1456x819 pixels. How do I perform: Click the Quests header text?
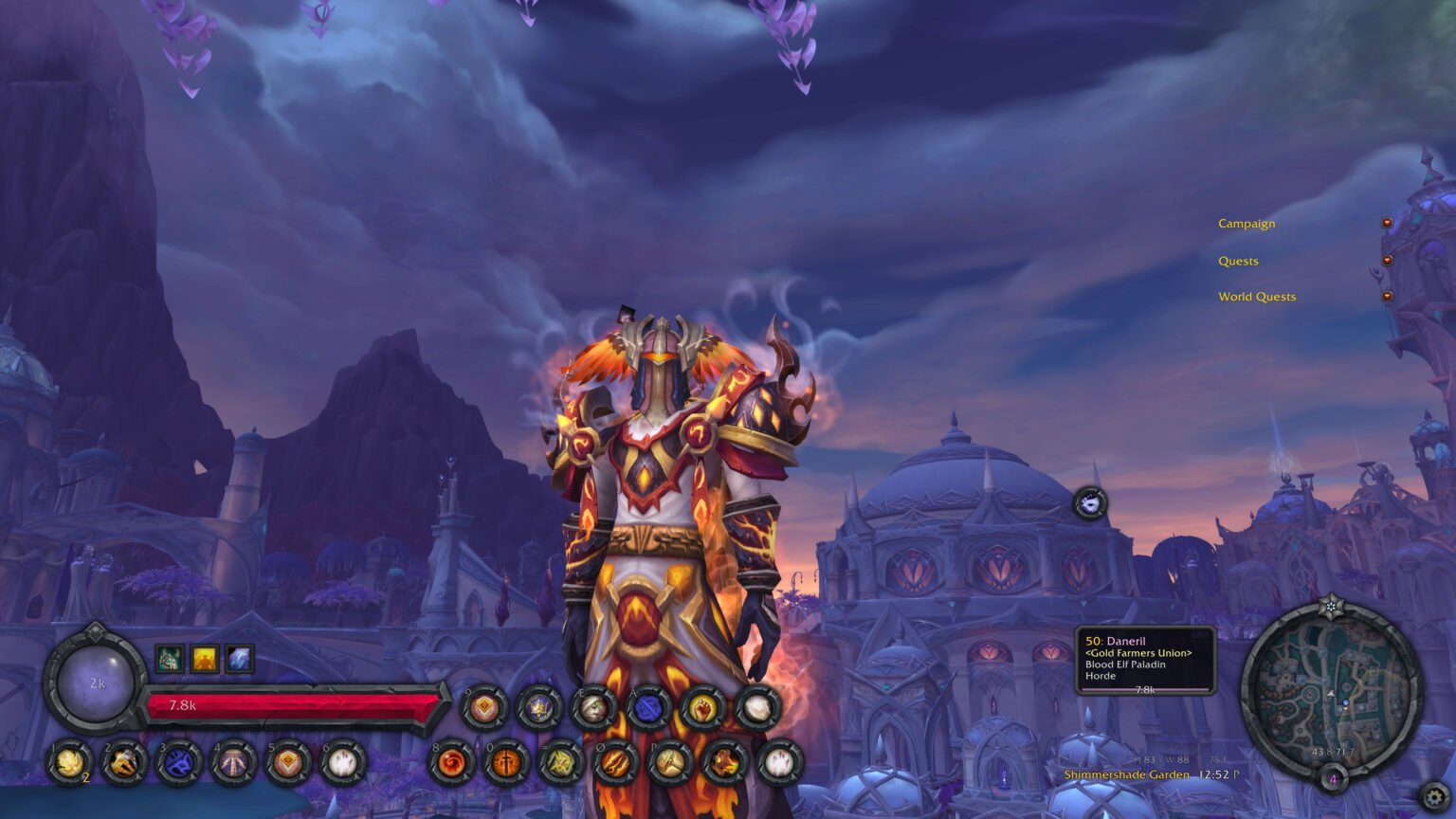pyautogui.click(x=1238, y=261)
